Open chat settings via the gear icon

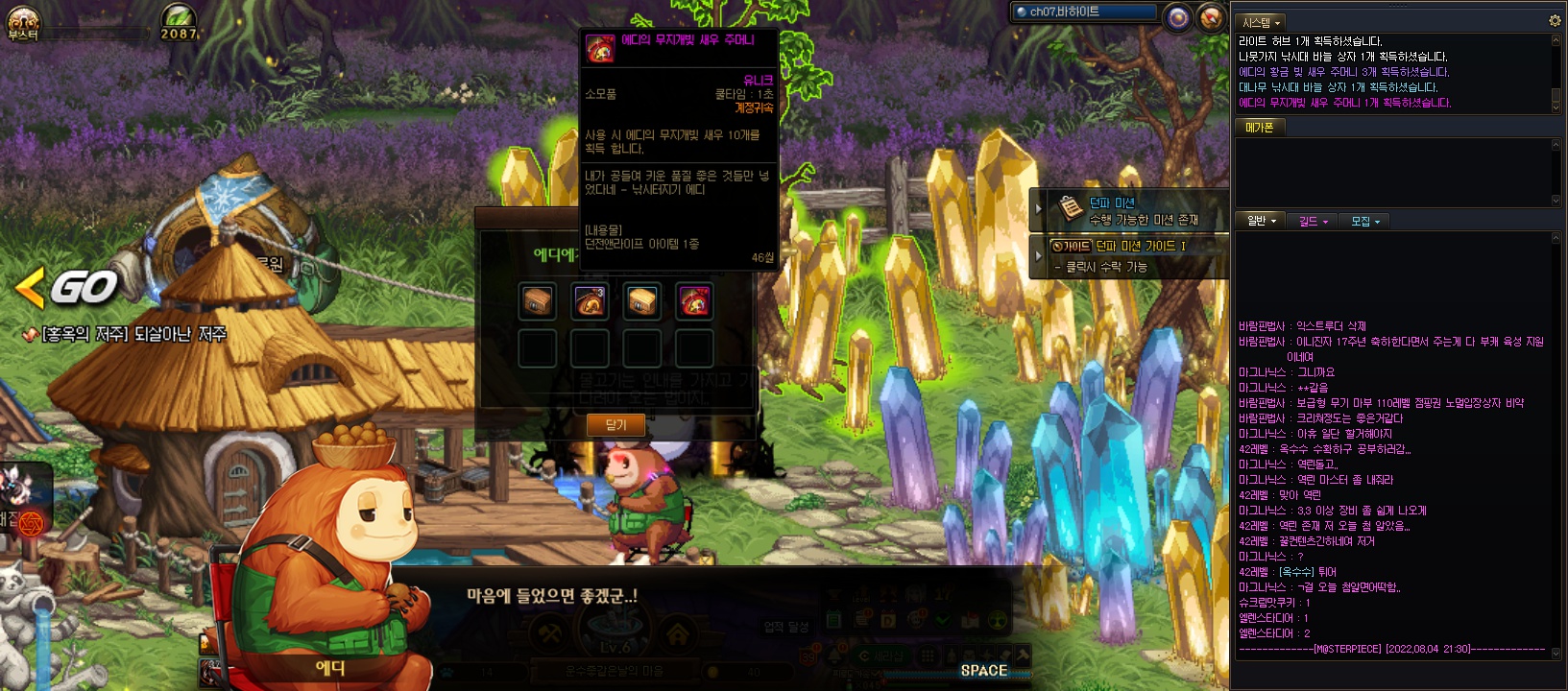1555,20
